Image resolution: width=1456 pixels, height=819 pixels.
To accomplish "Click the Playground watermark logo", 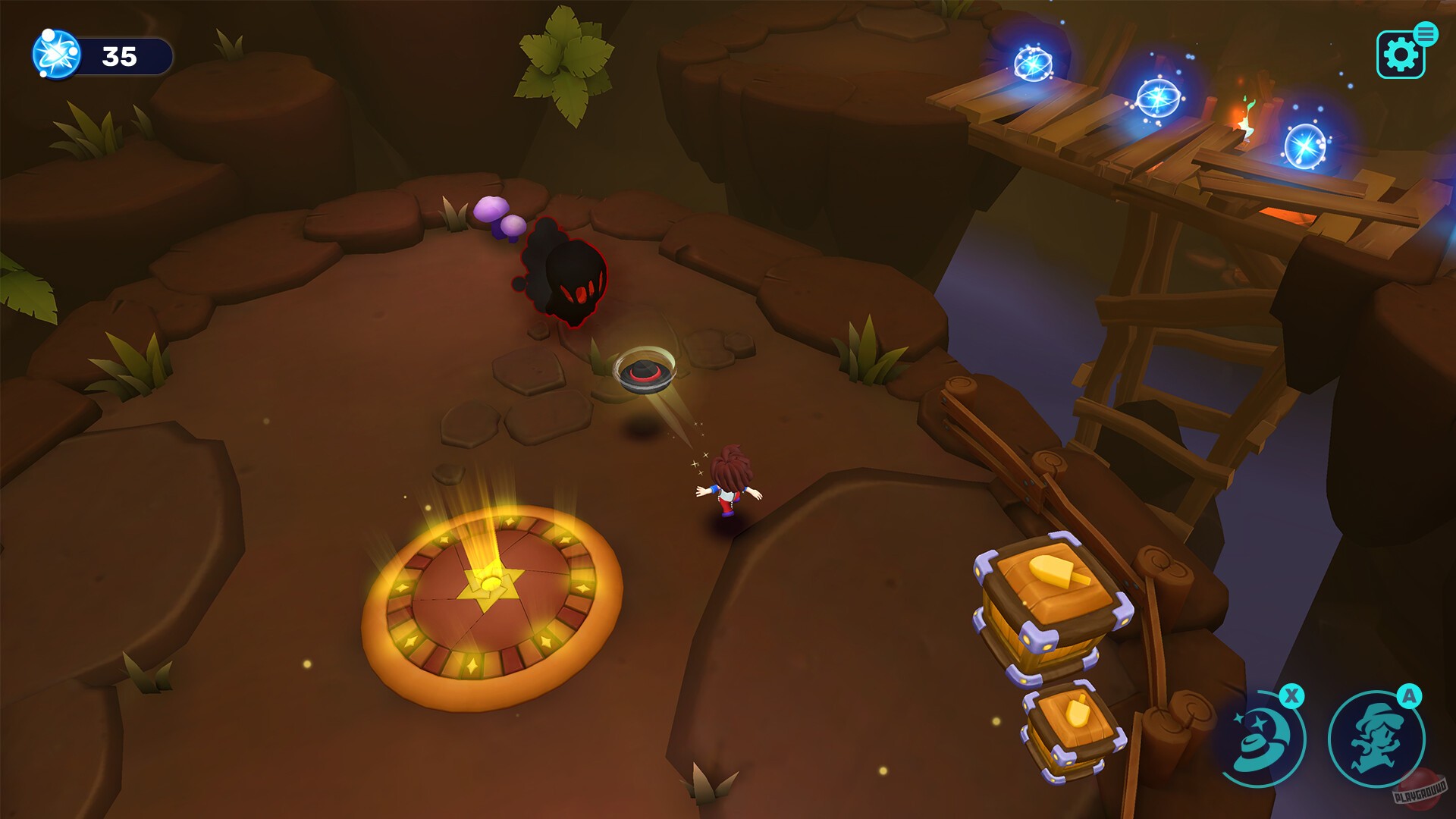I will pyautogui.click(x=1420, y=790).
